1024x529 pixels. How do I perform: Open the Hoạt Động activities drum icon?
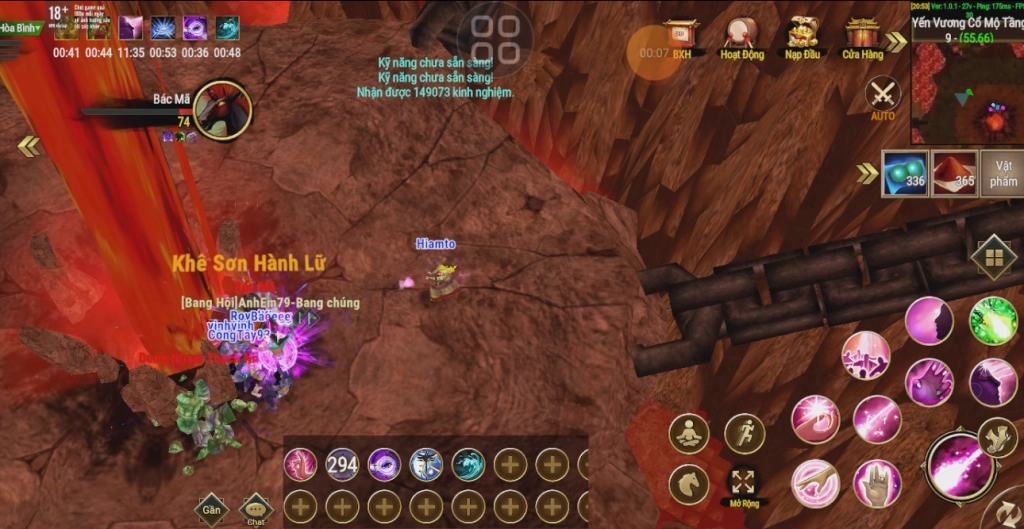point(742,38)
